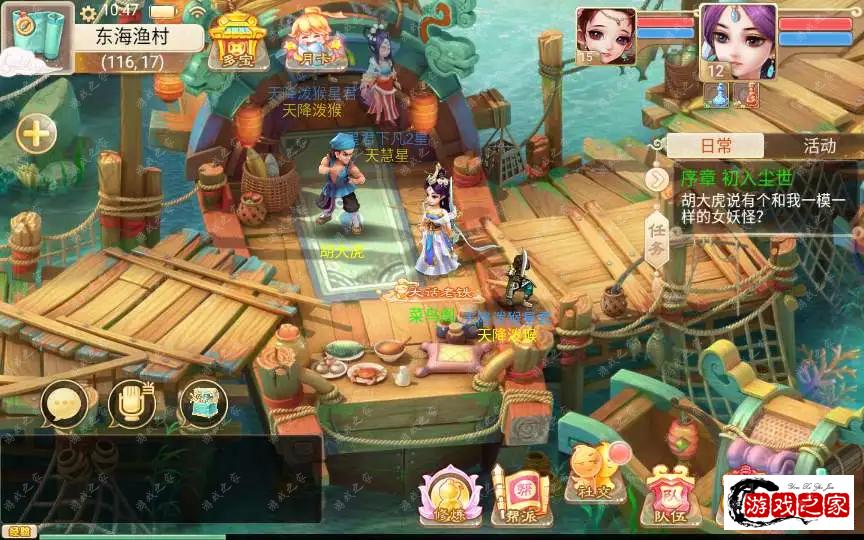The image size is (864, 540).
Task: Switch to the 活动 events tab
Action: tap(819, 145)
